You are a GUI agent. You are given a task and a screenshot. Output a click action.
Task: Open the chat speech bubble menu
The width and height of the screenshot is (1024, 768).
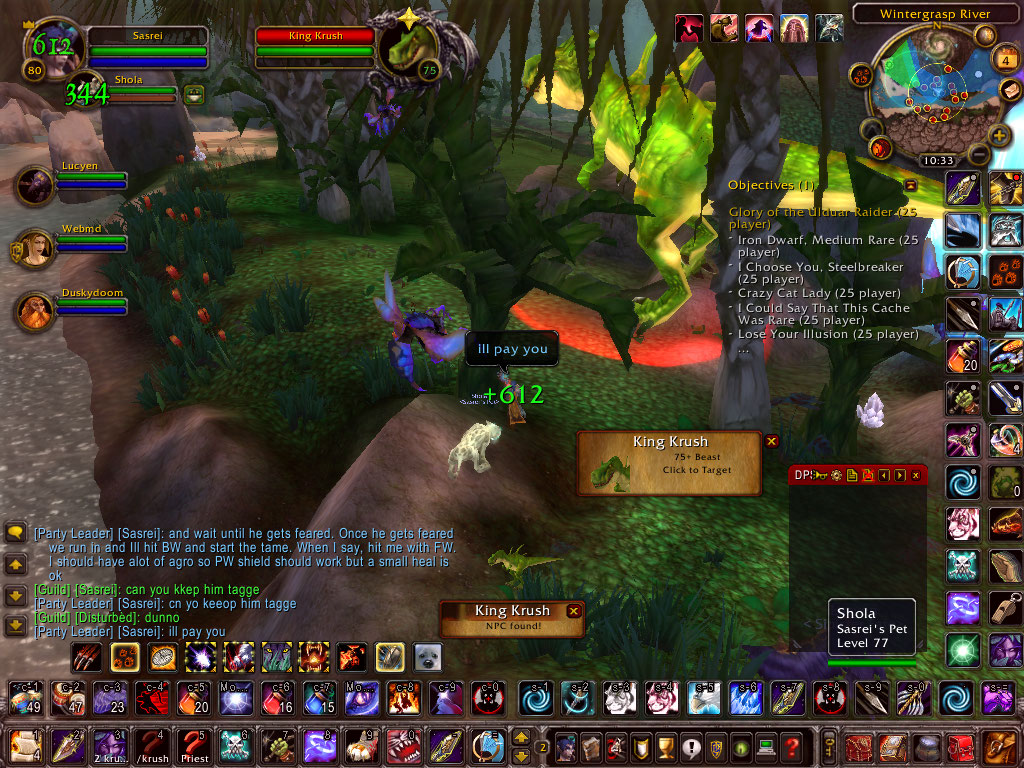click(15, 532)
